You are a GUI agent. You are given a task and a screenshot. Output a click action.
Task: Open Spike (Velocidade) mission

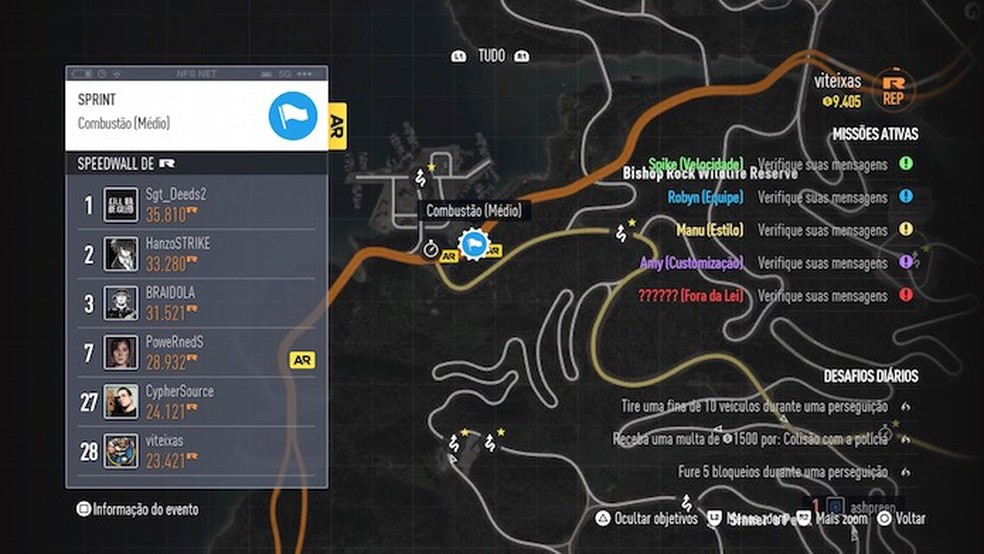click(x=696, y=164)
